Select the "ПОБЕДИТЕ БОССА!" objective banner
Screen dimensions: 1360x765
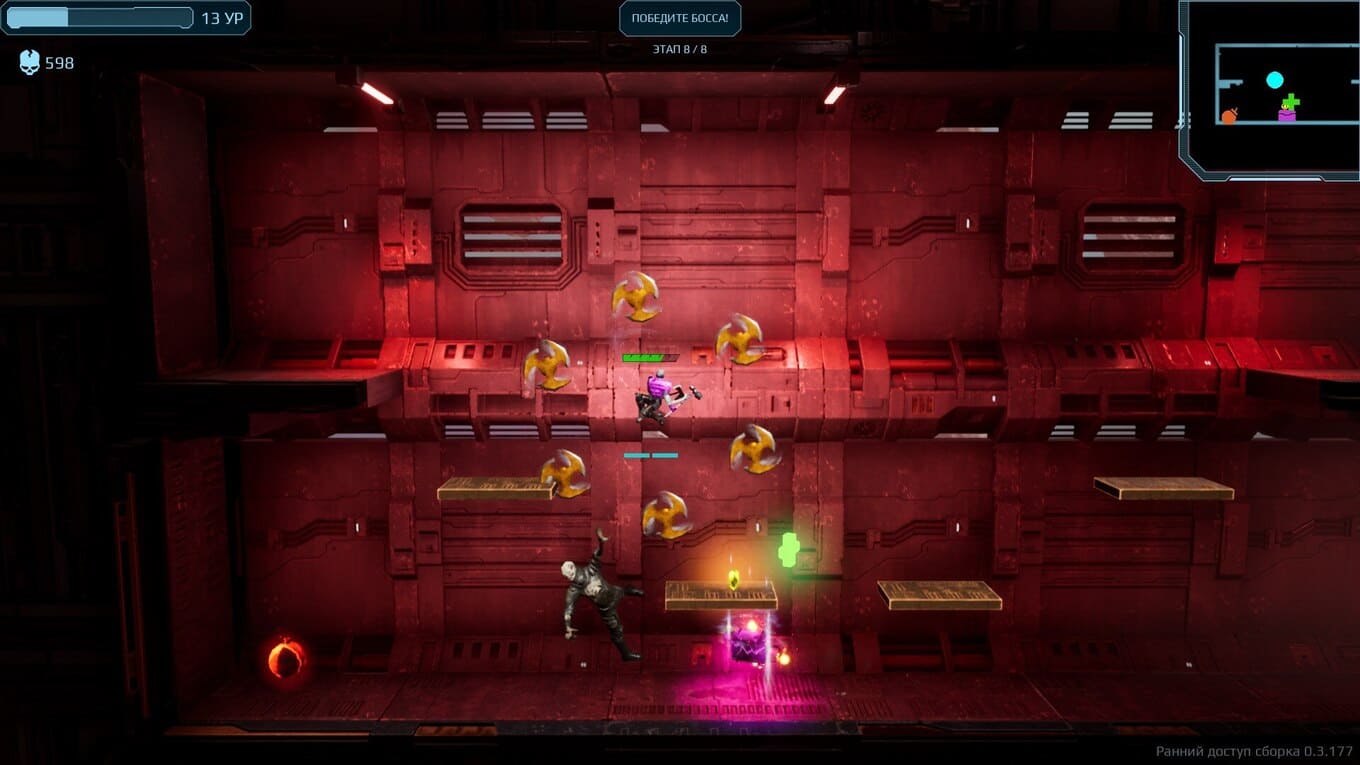click(680, 18)
